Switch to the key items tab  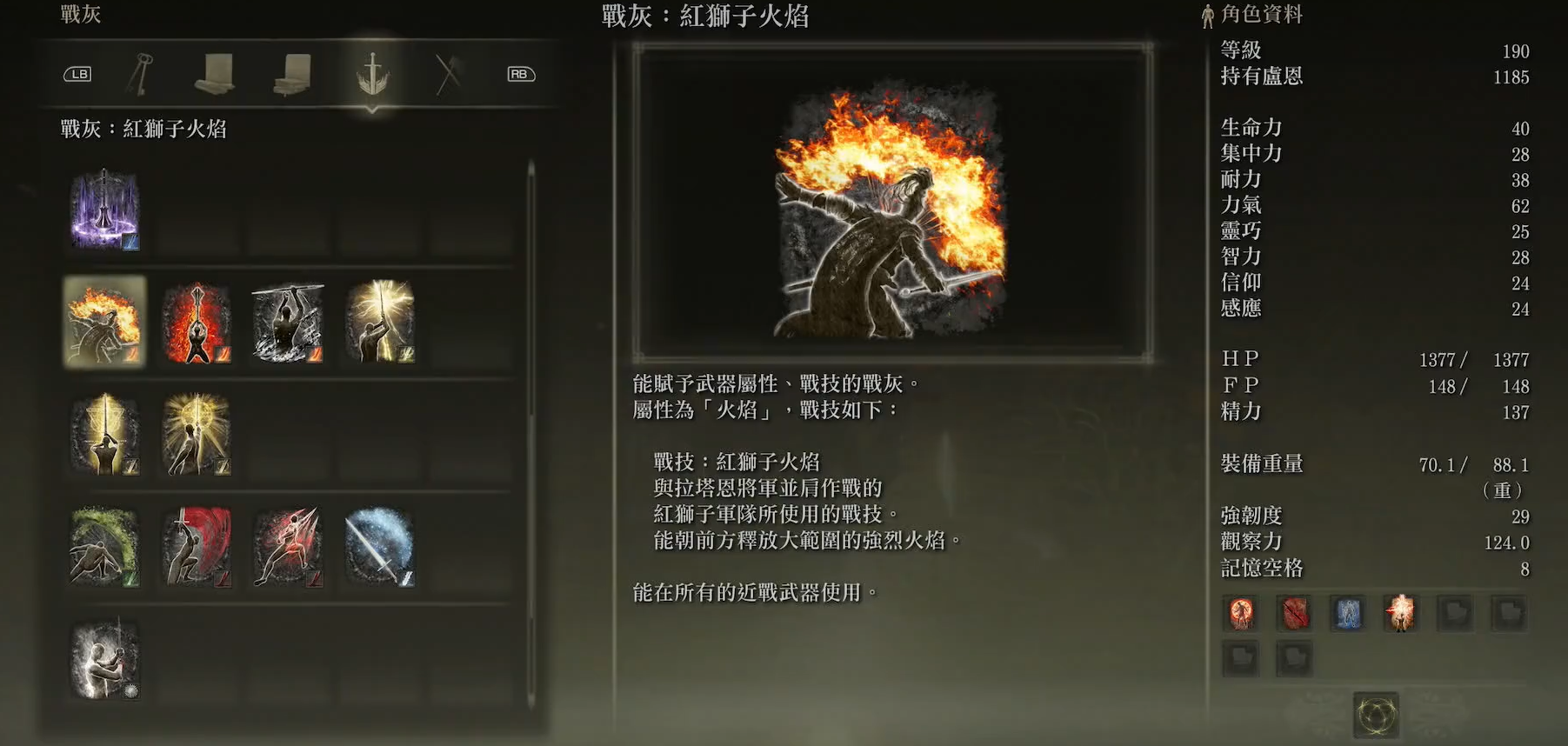140,74
